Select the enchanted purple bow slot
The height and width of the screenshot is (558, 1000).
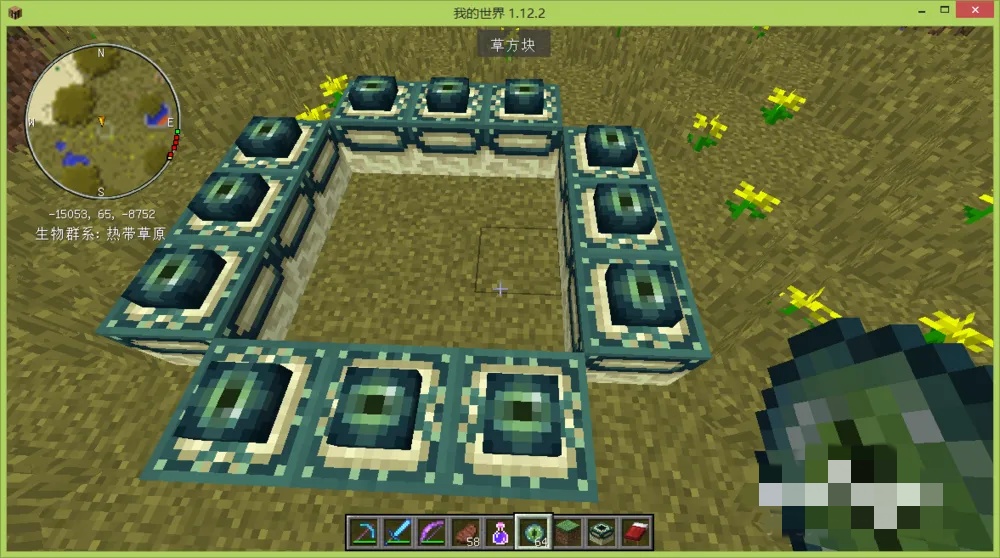[431, 531]
